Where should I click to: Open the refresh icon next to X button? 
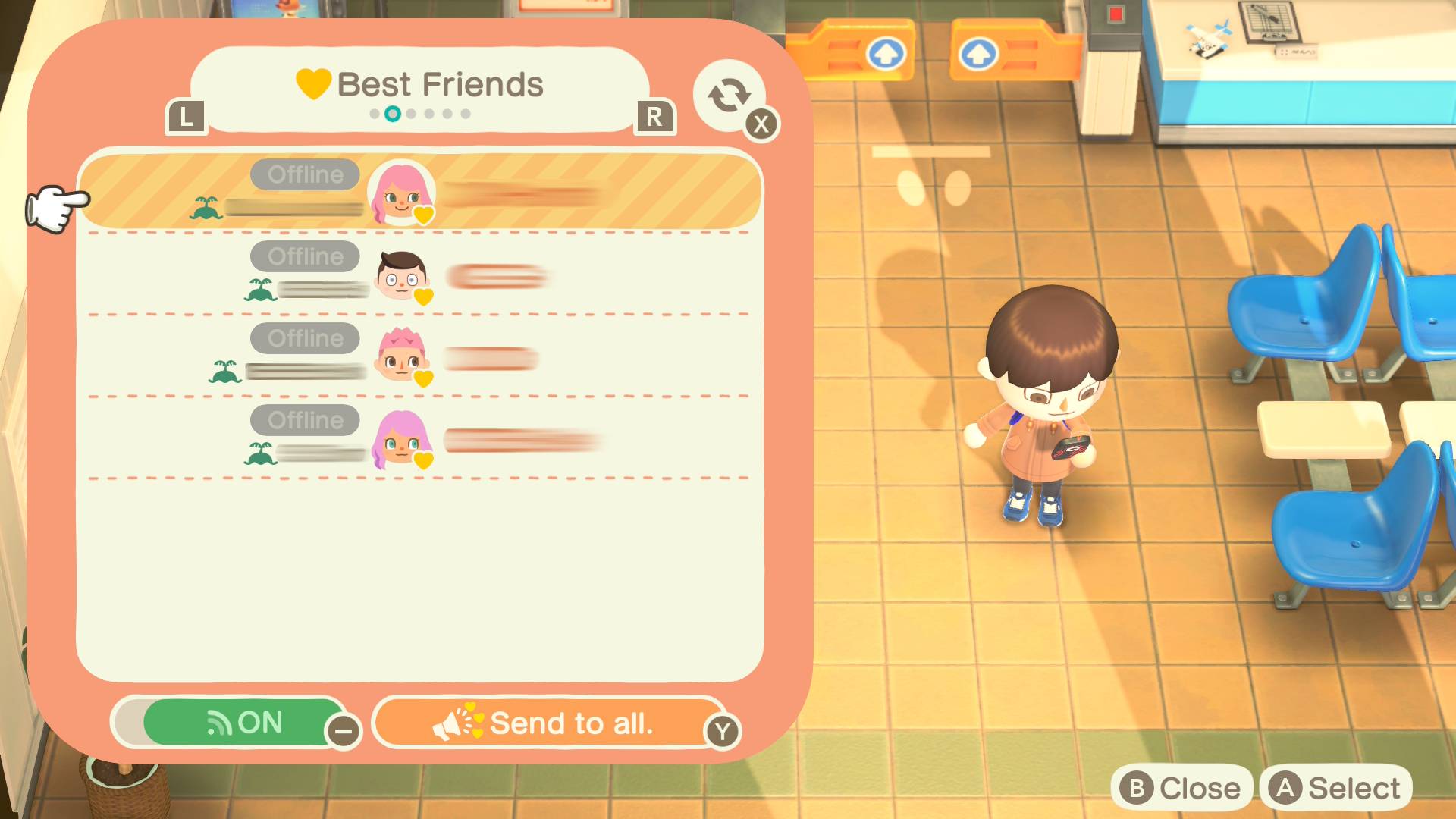(x=727, y=96)
